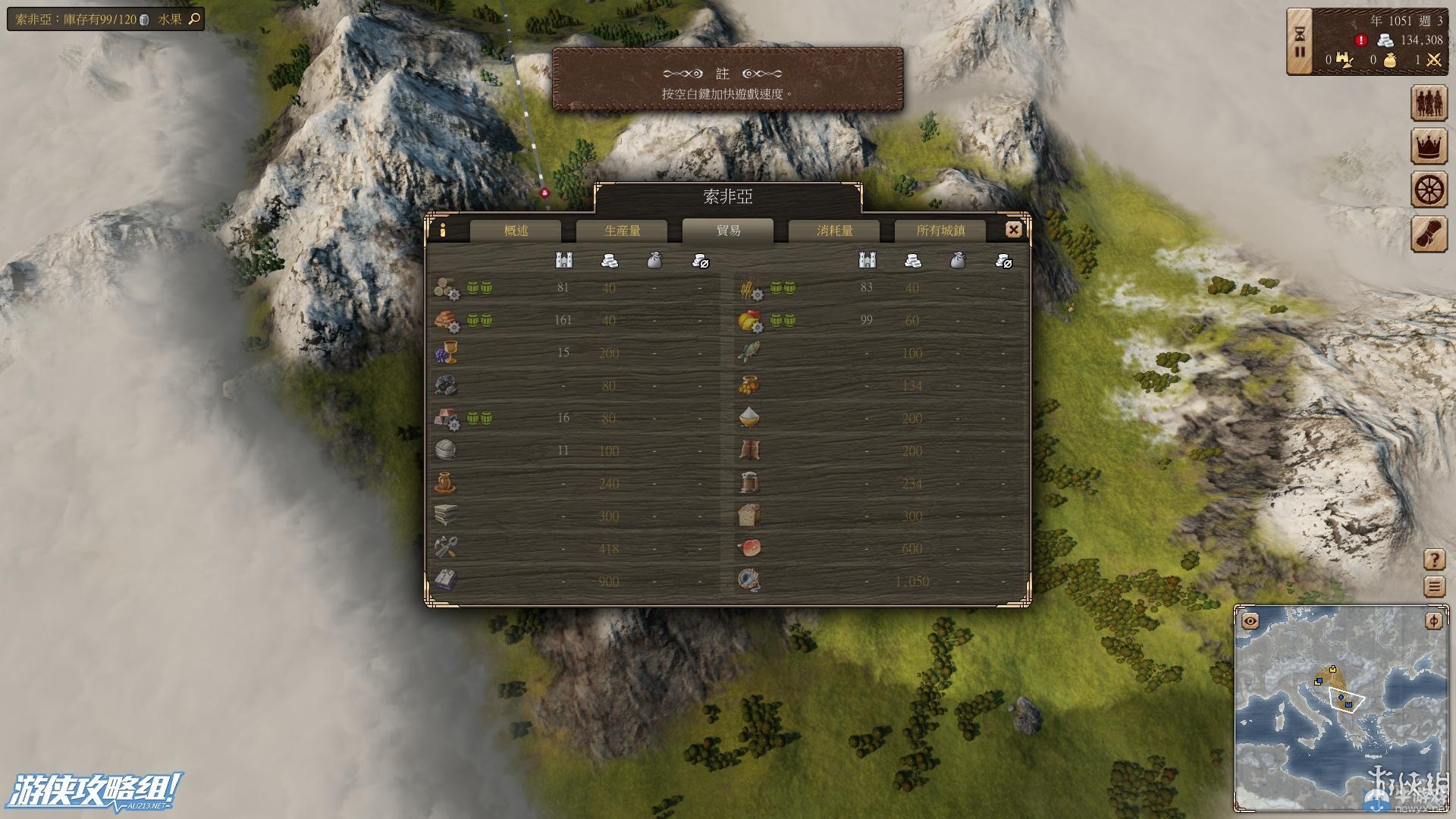Image resolution: width=1456 pixels, height=819 pixels.
Task: Open the list menu button
Action: pyautogui.click(x=1434, y=586)
